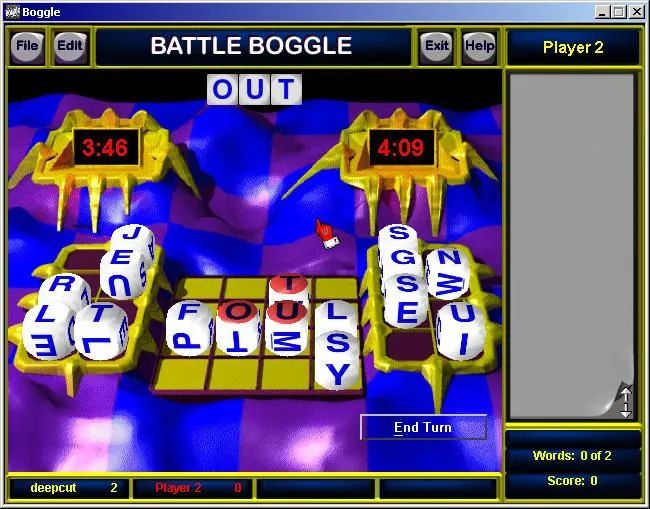End the current turn
The image size is (650, 509).
(x=423, y=428)
